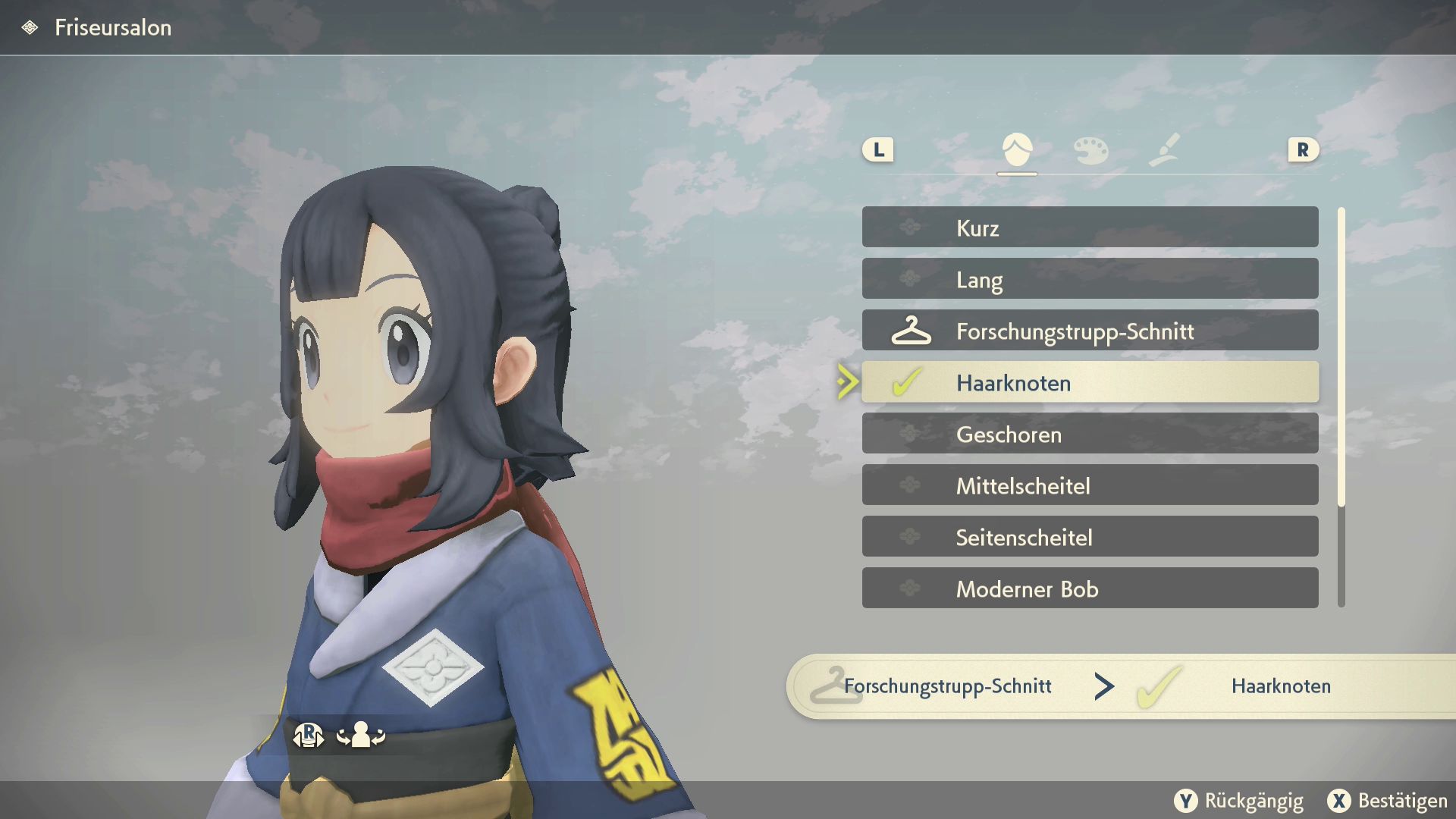Select Mittelscheitel from the list
The image size is (1456, 819).
point(1090,485)
